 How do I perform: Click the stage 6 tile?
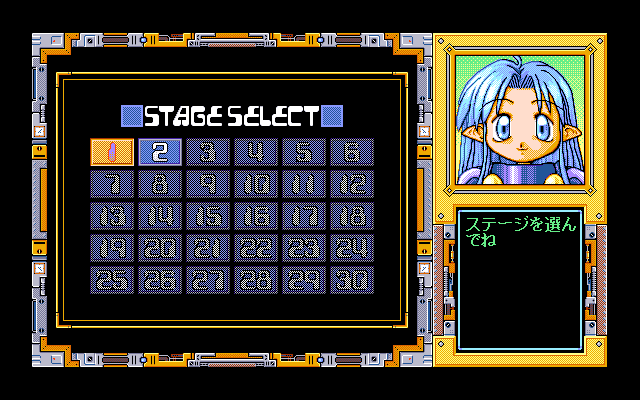(x=351, y=152)
